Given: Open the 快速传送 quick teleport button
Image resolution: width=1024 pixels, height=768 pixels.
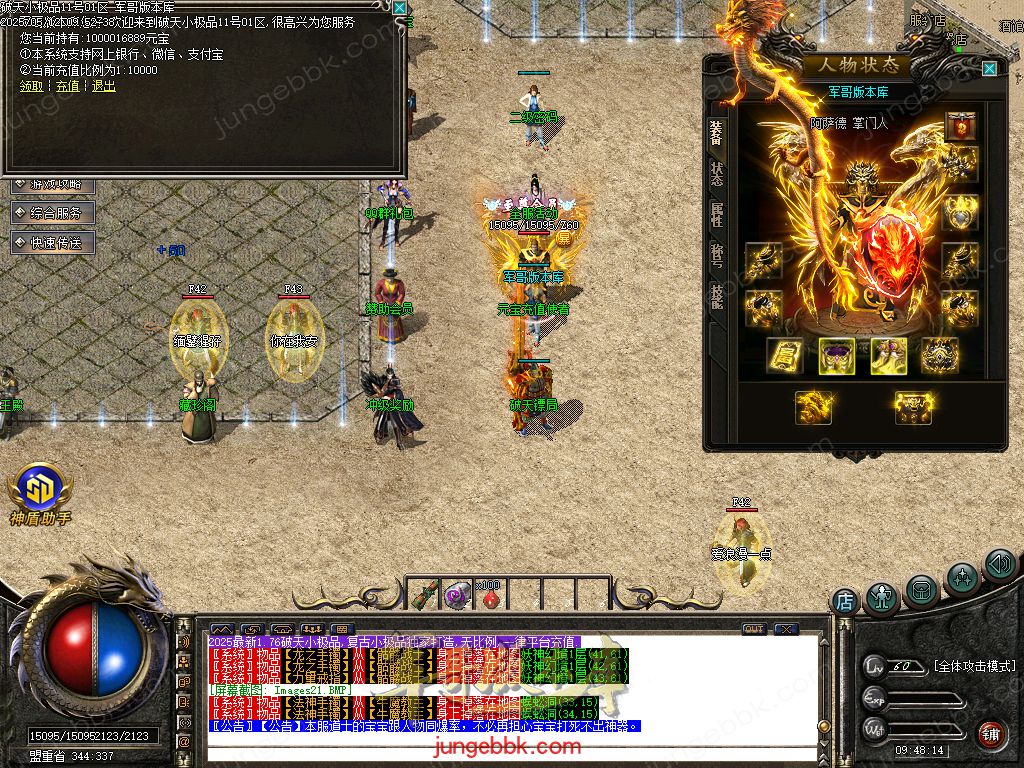Looking at the screenshot, I should (x=53, y=242).
